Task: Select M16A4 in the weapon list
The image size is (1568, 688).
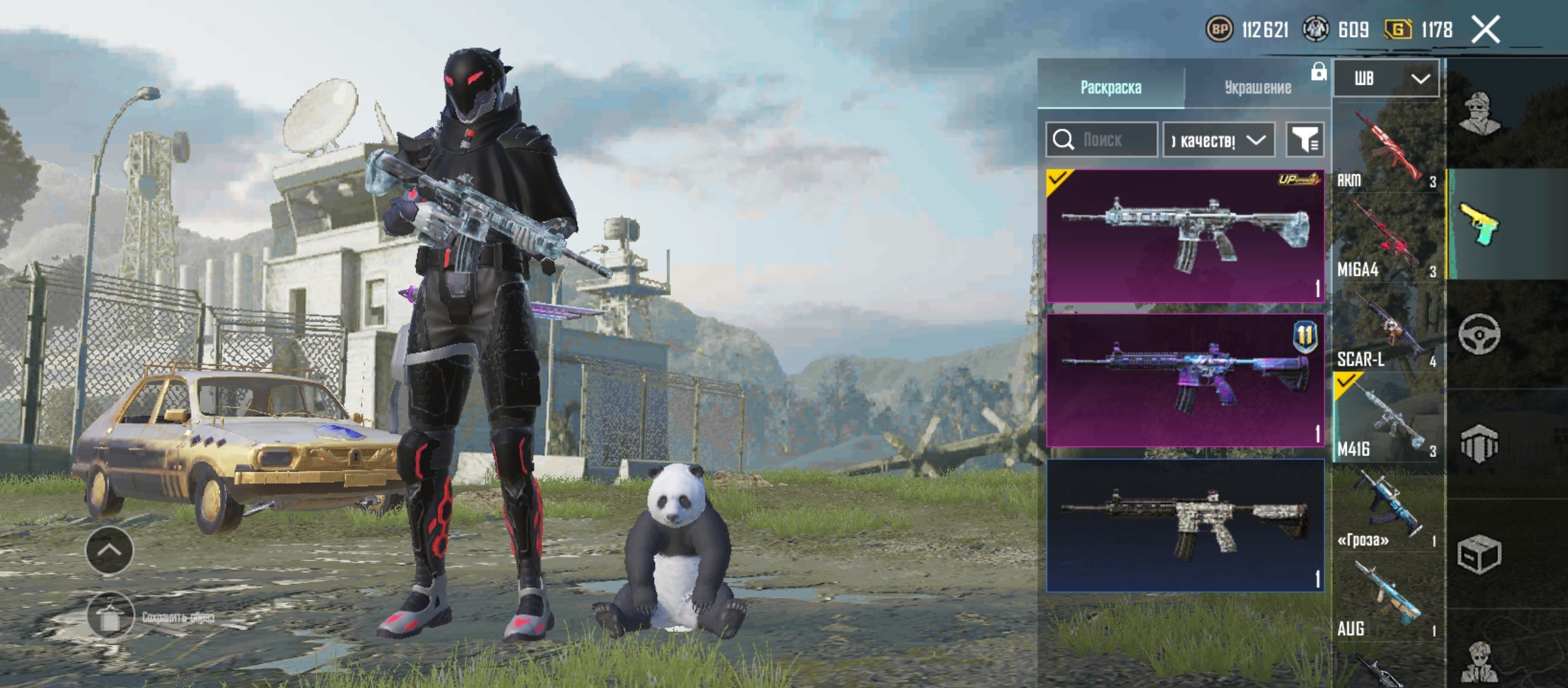Action: tap(1387, 240)
